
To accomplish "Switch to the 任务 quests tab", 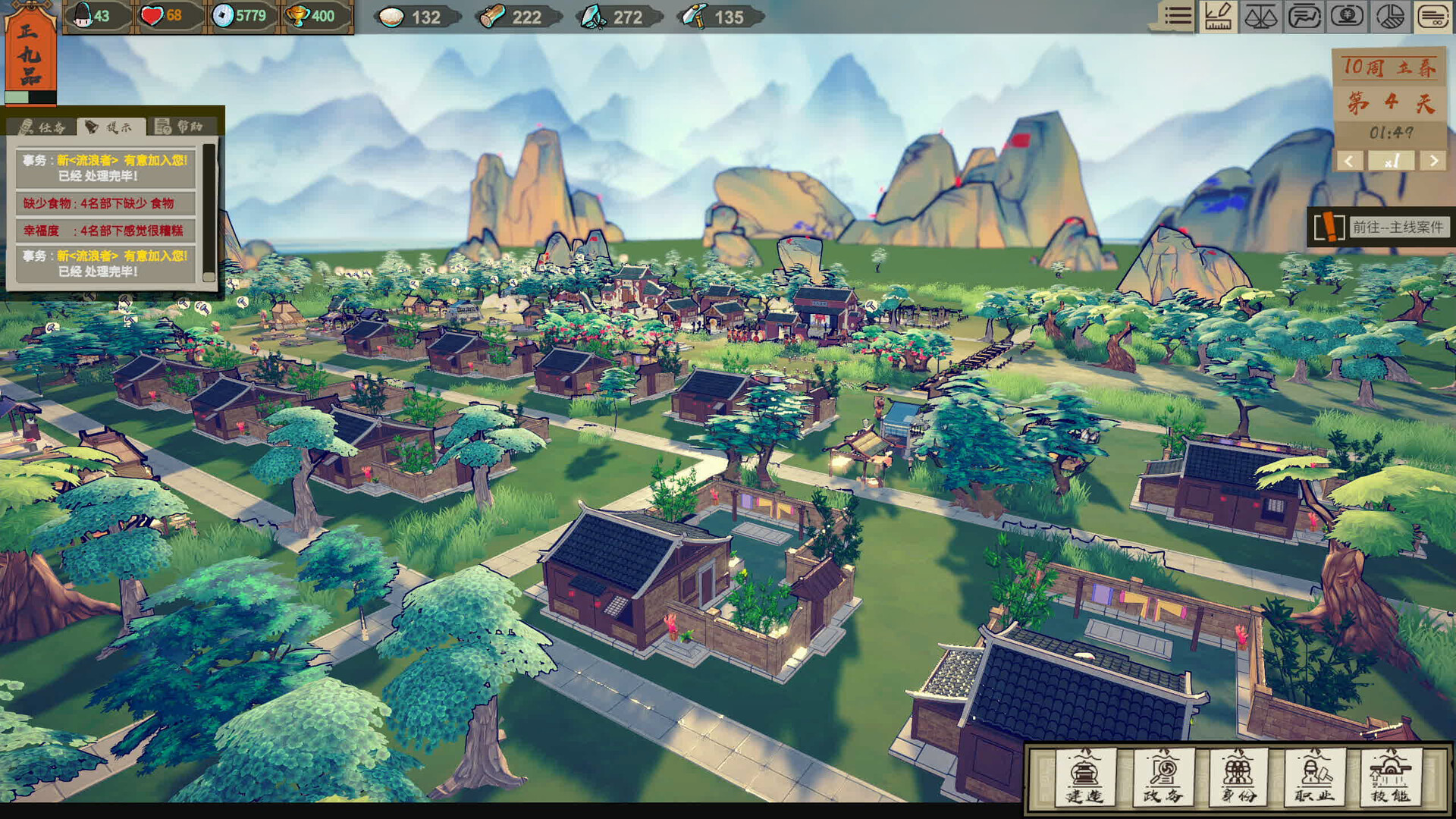I will point(43,127).
